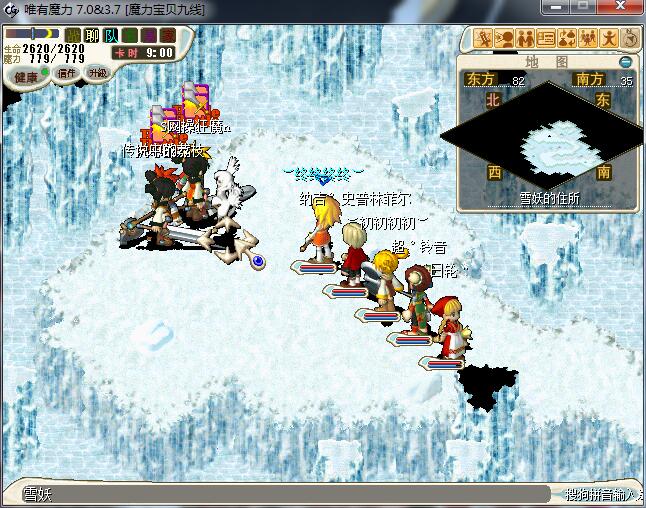Toggle the 战 battle mode icon
This screenshot has height=508, width=646.
73,36
